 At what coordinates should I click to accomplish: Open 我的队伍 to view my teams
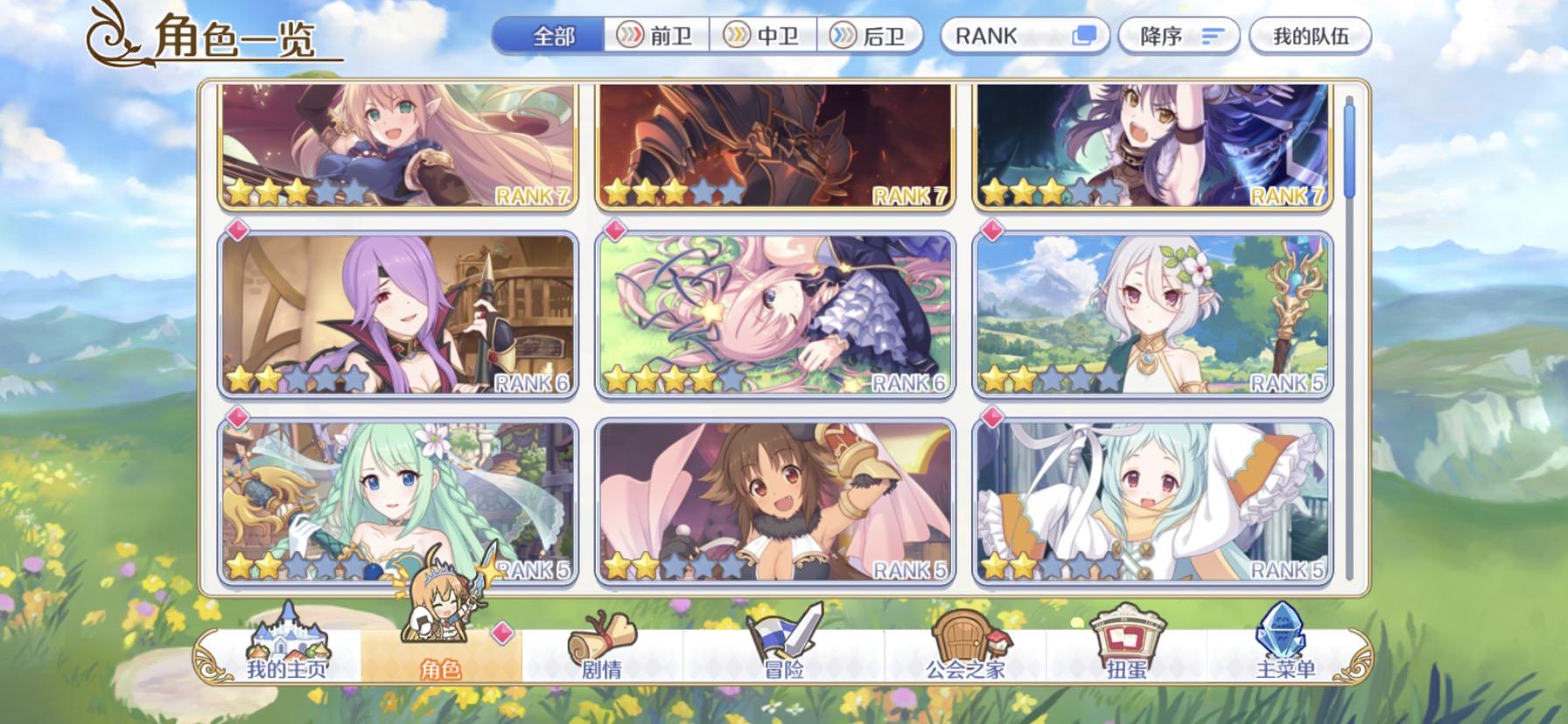point(1309,36)
